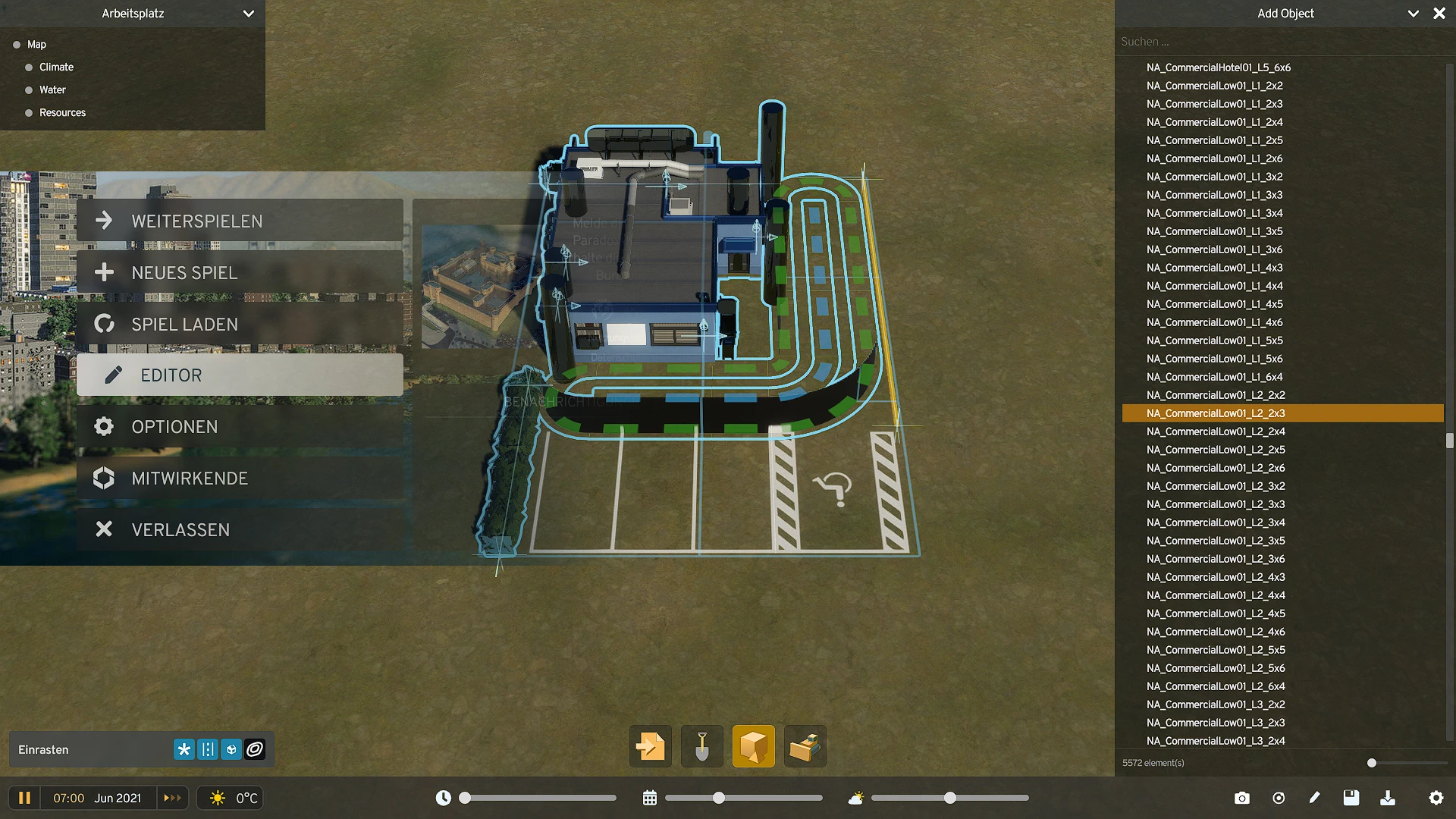Toggle the asterisk snapping option beside Einrasten
The width and height of the screenshot is (1456, 819).
click(x=184, y=749)
